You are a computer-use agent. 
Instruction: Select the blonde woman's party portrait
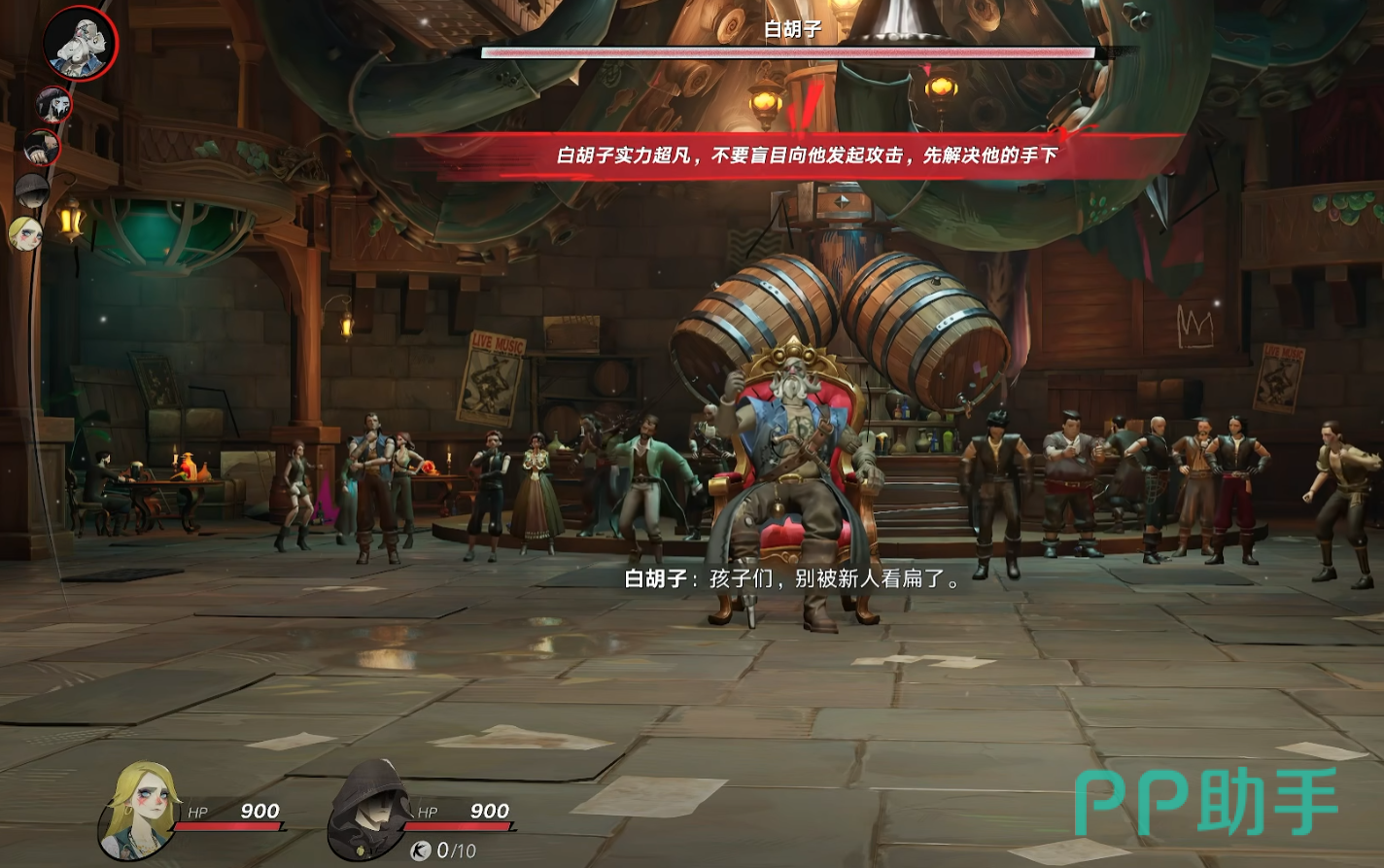coord(139,811)
